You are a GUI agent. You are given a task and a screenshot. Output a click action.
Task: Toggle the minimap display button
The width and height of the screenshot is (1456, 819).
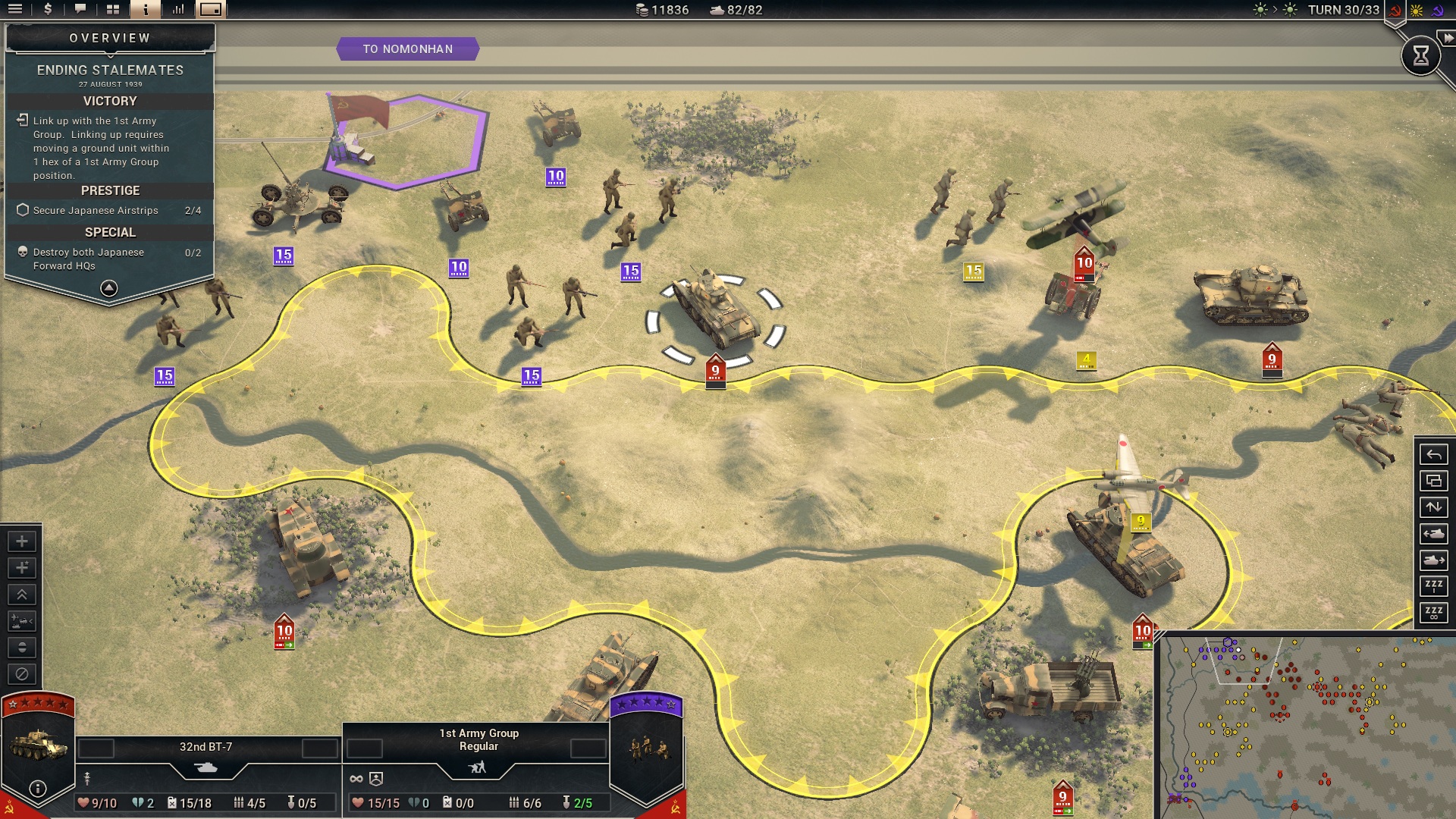[x=211, y=10]
